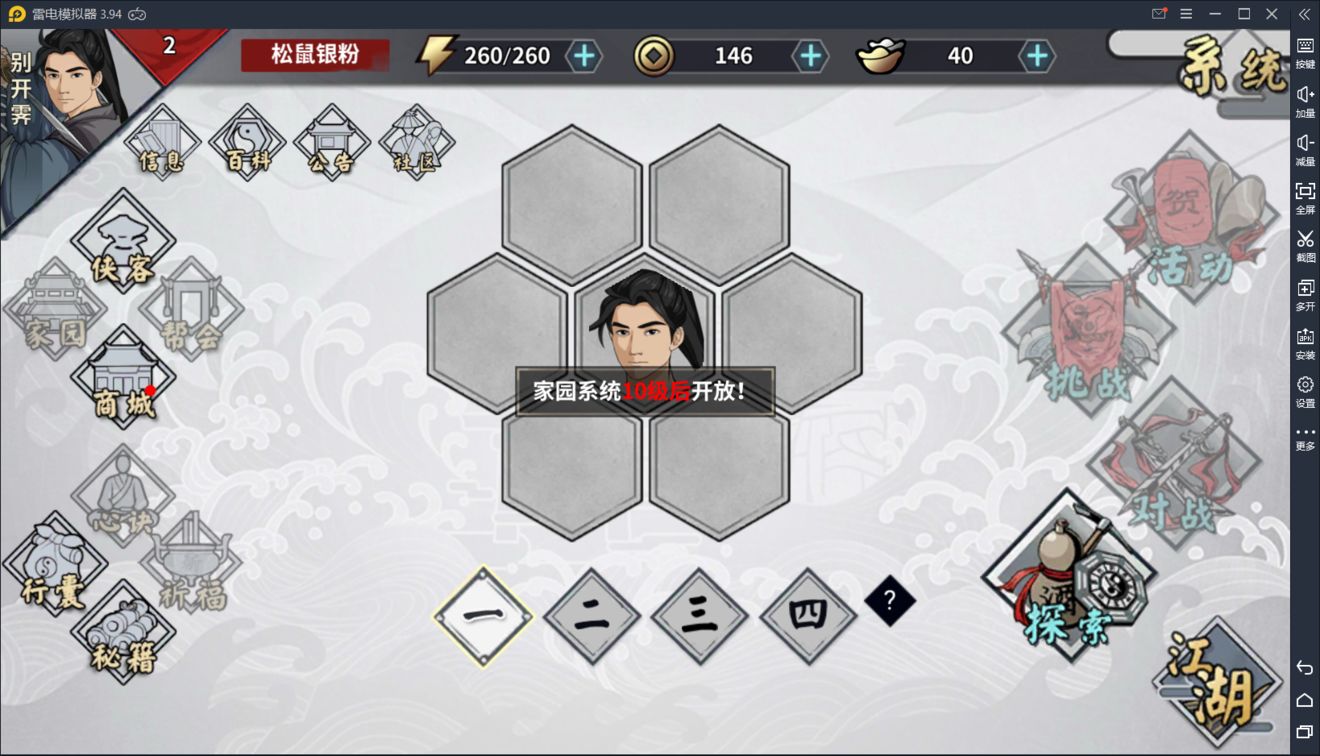The height and width of the screenshot is (756, 1320).
Task: Switch to tab 四 at the bottom
Action: (807, 613)
